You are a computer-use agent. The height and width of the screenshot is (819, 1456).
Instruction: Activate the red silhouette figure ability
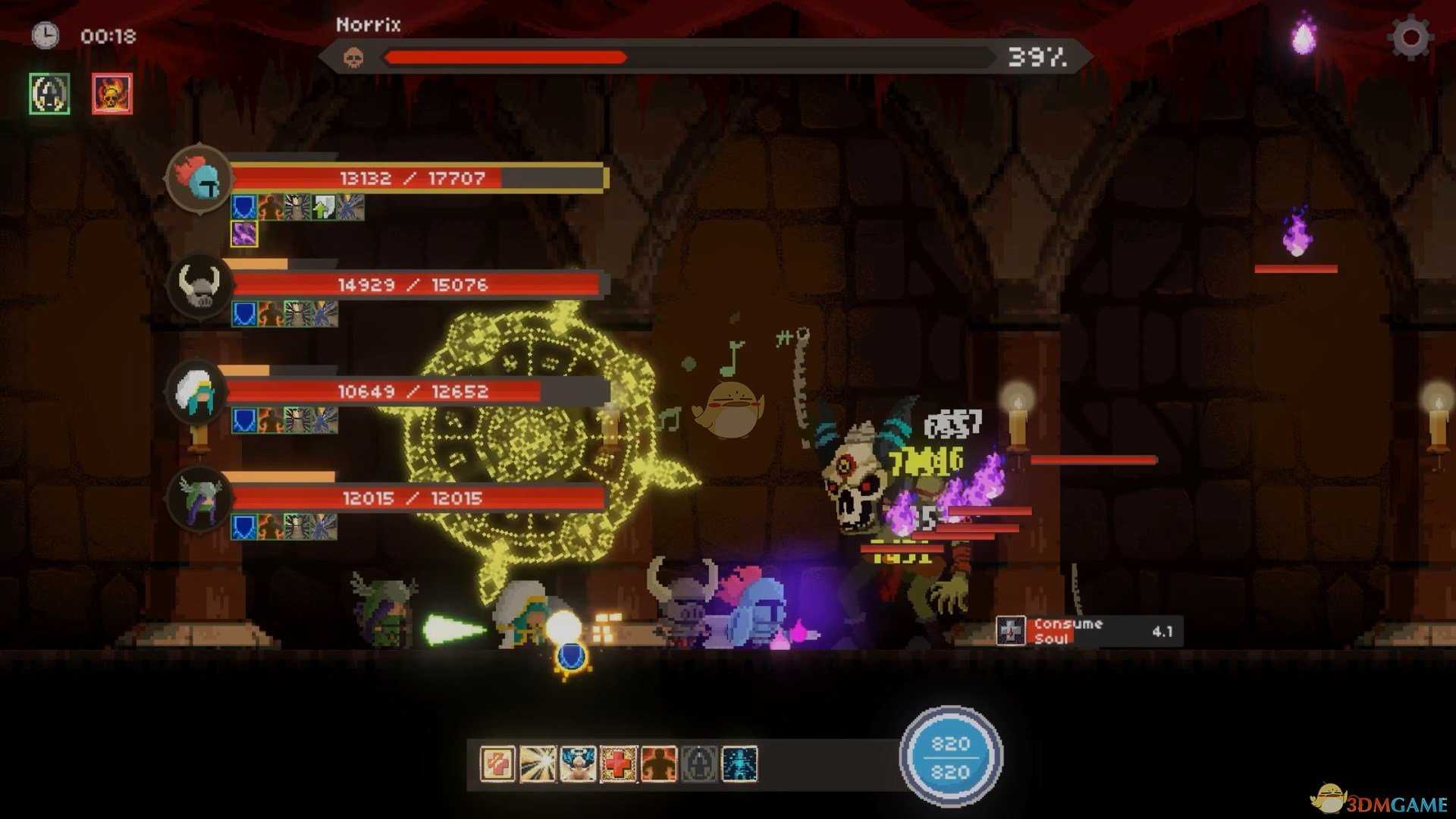coord(658,764)
